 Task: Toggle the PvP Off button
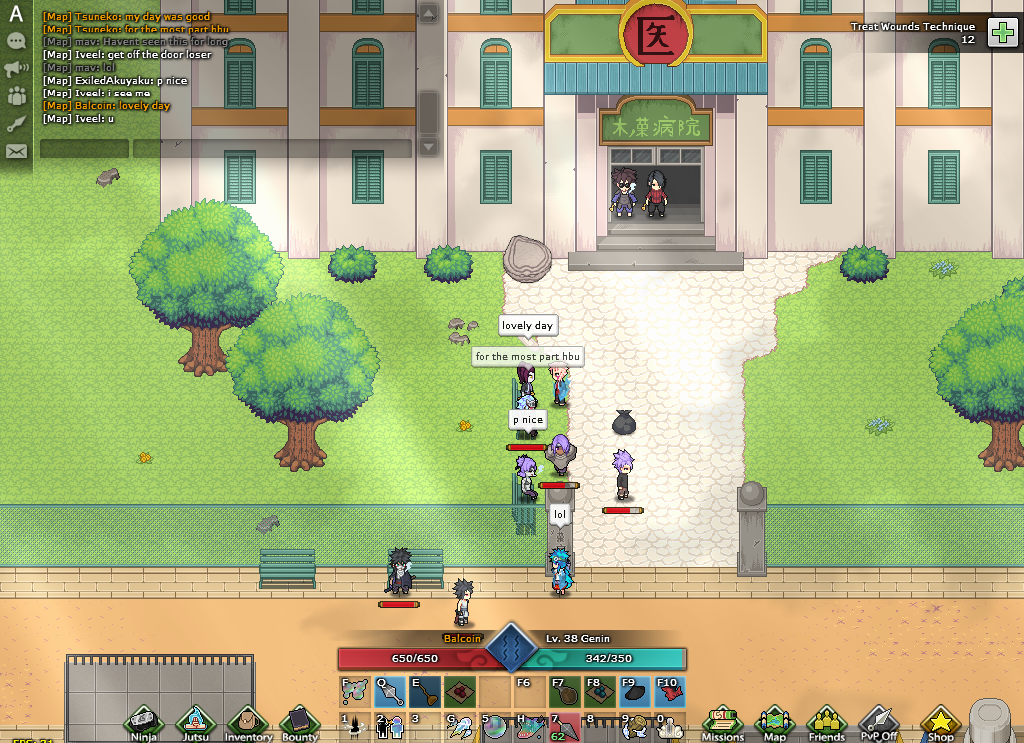click(880, 722)
